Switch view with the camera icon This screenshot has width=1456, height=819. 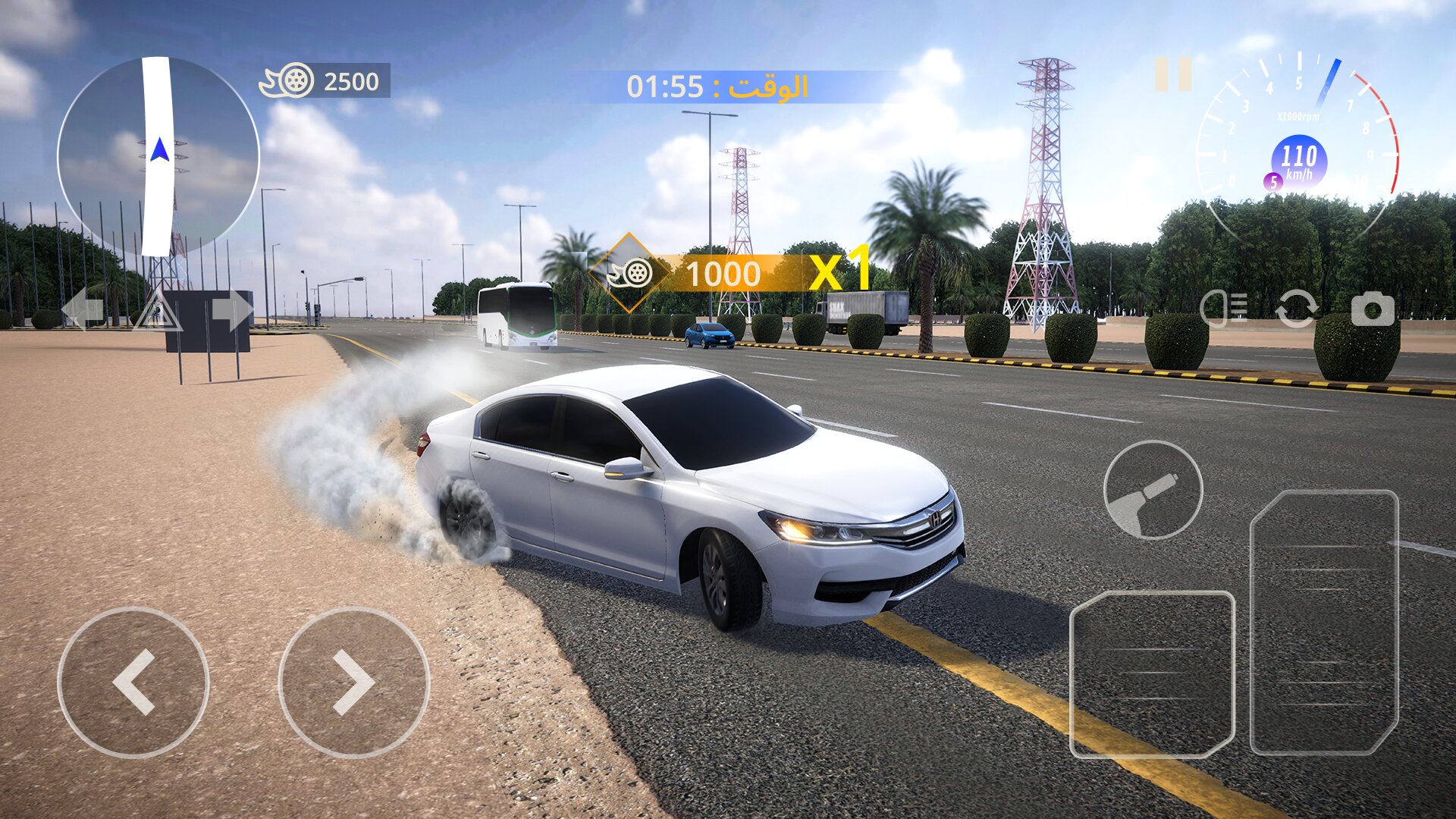(1373, 309)
